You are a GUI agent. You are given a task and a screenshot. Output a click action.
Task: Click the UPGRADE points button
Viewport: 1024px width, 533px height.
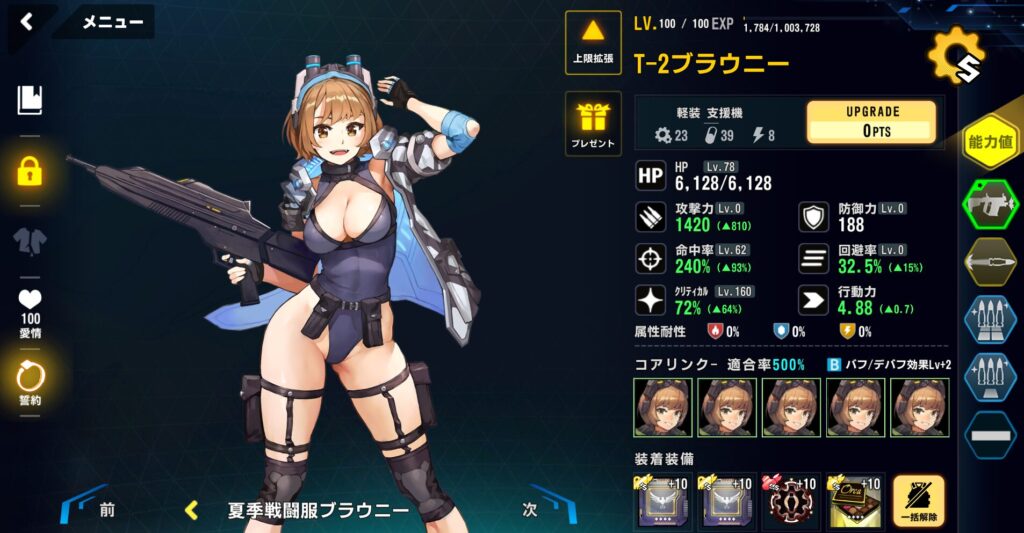pyautogui.click(x=871, y=121)
